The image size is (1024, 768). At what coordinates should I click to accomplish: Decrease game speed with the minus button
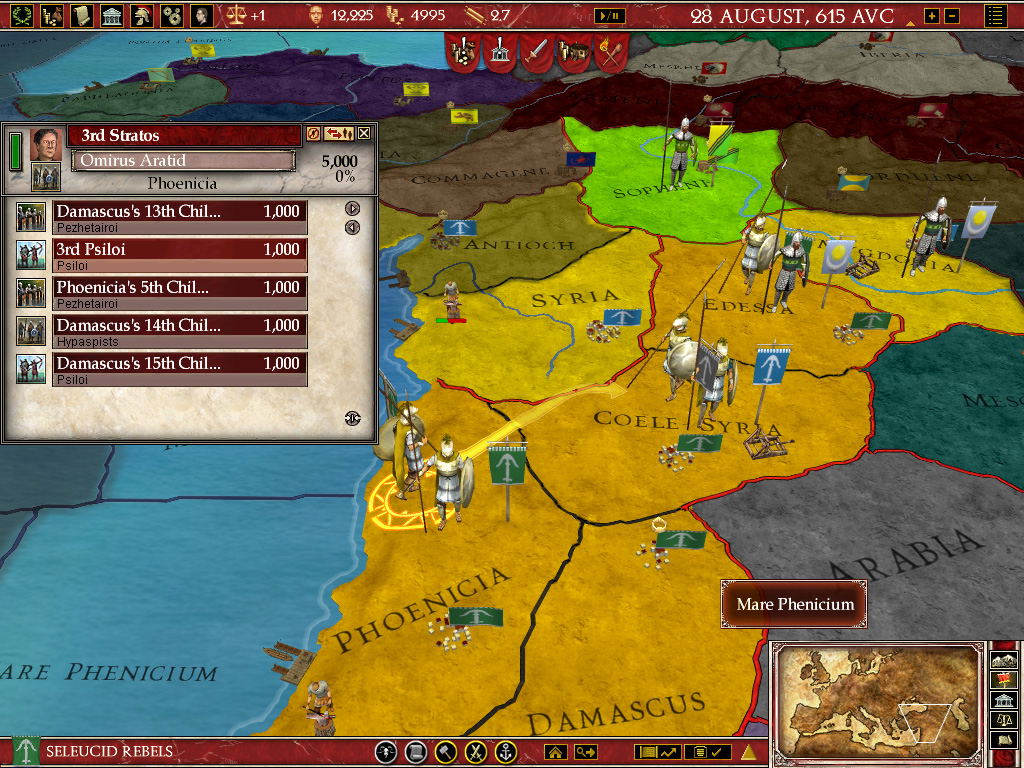pos(952,16)
